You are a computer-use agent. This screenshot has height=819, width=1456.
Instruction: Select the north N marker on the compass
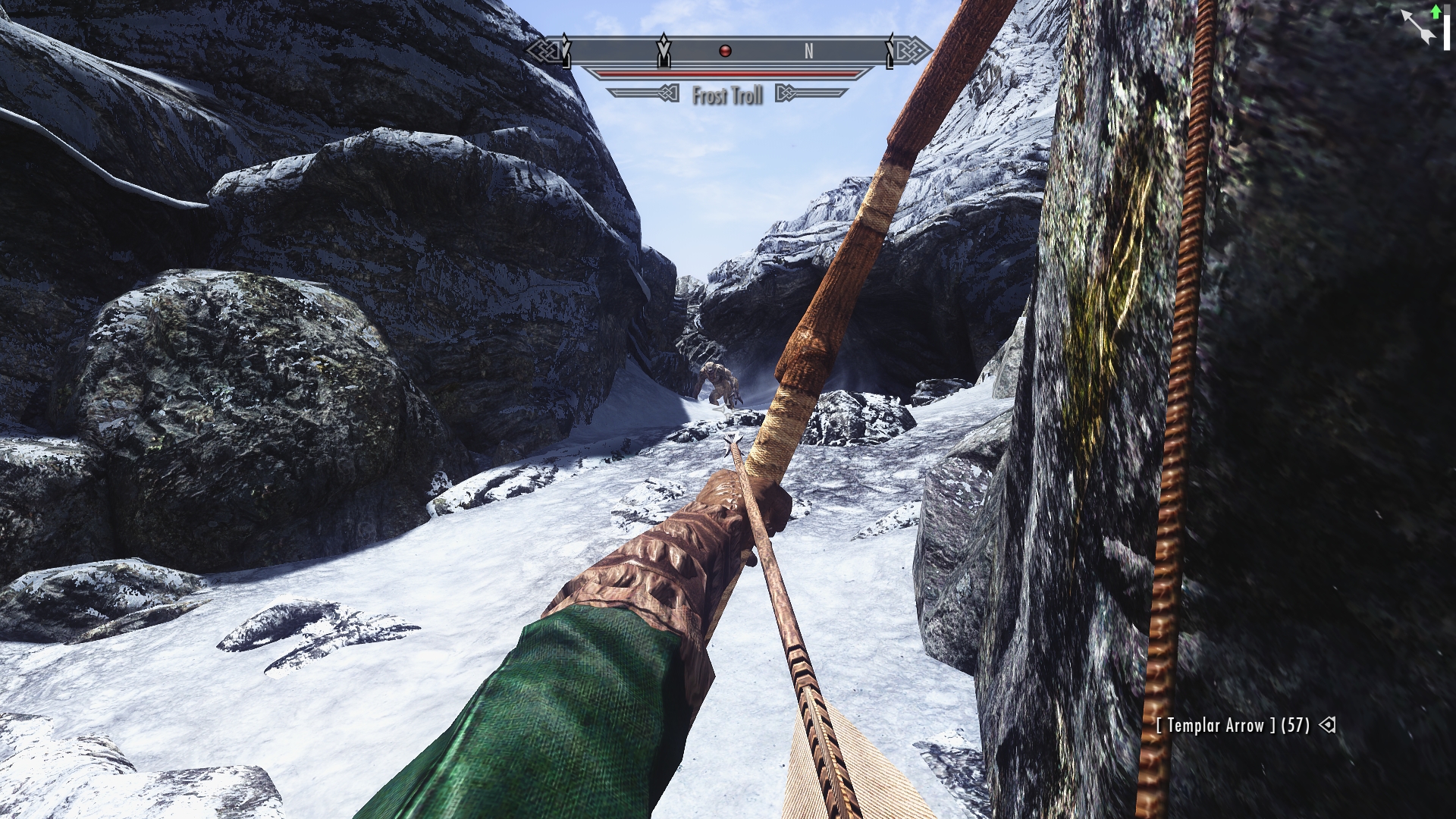[x=808, y=51]
